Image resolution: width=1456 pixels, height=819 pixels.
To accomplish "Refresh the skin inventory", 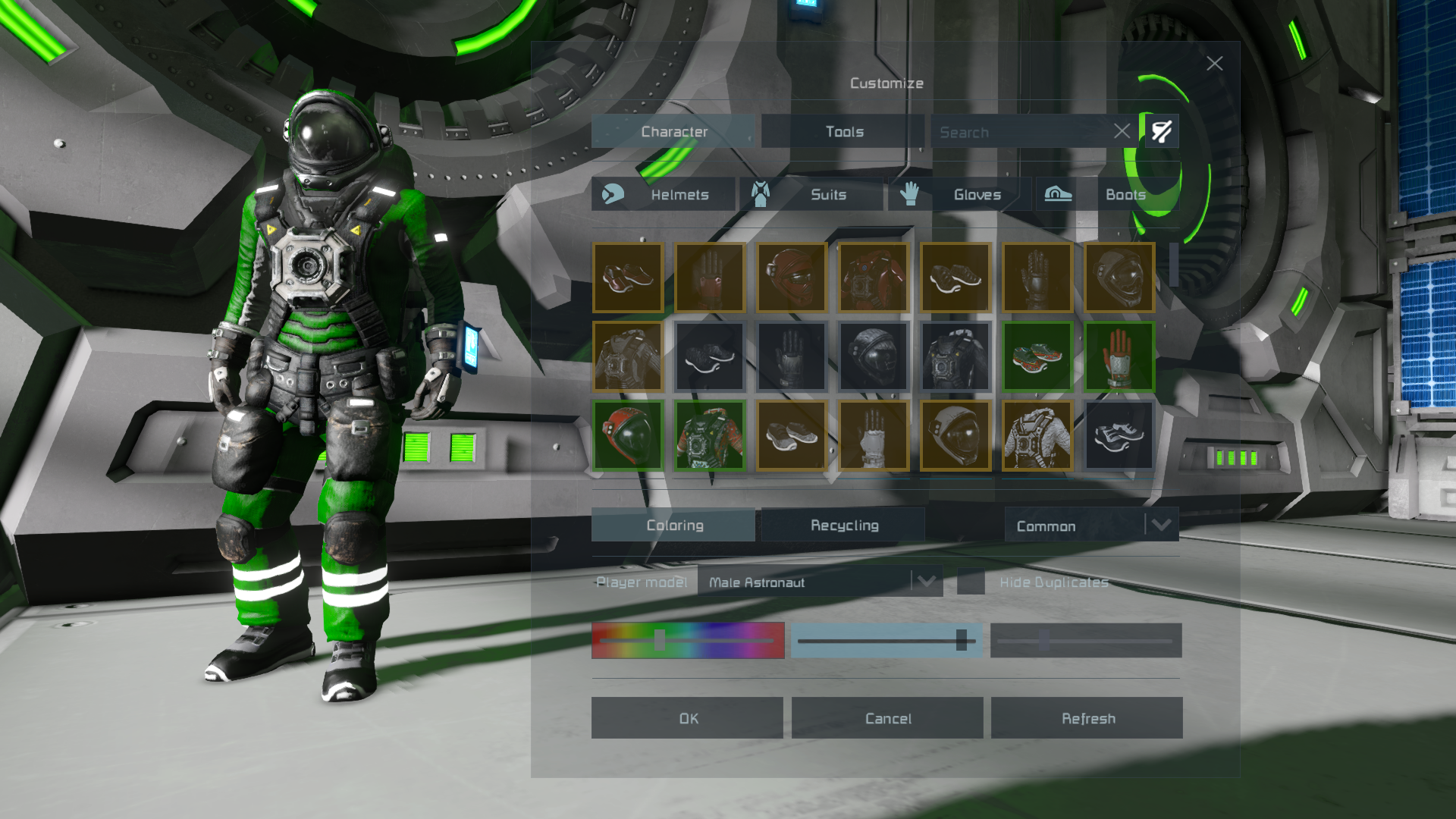I will (x=1087, y=718).
